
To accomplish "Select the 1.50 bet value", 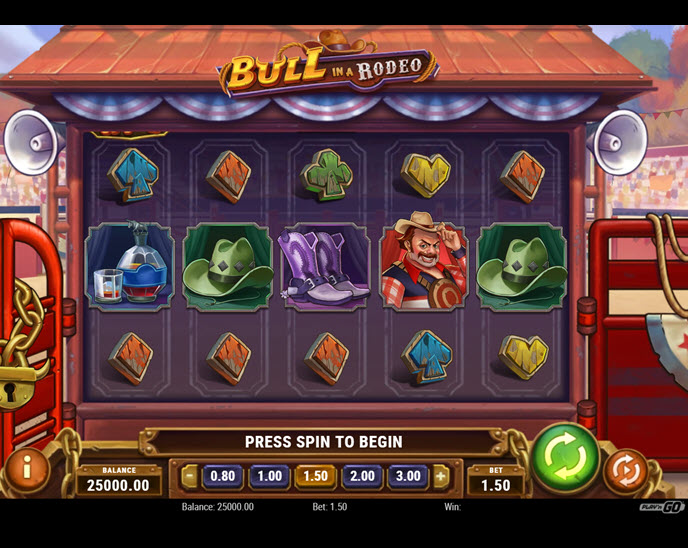I will (x=316, y=477).
